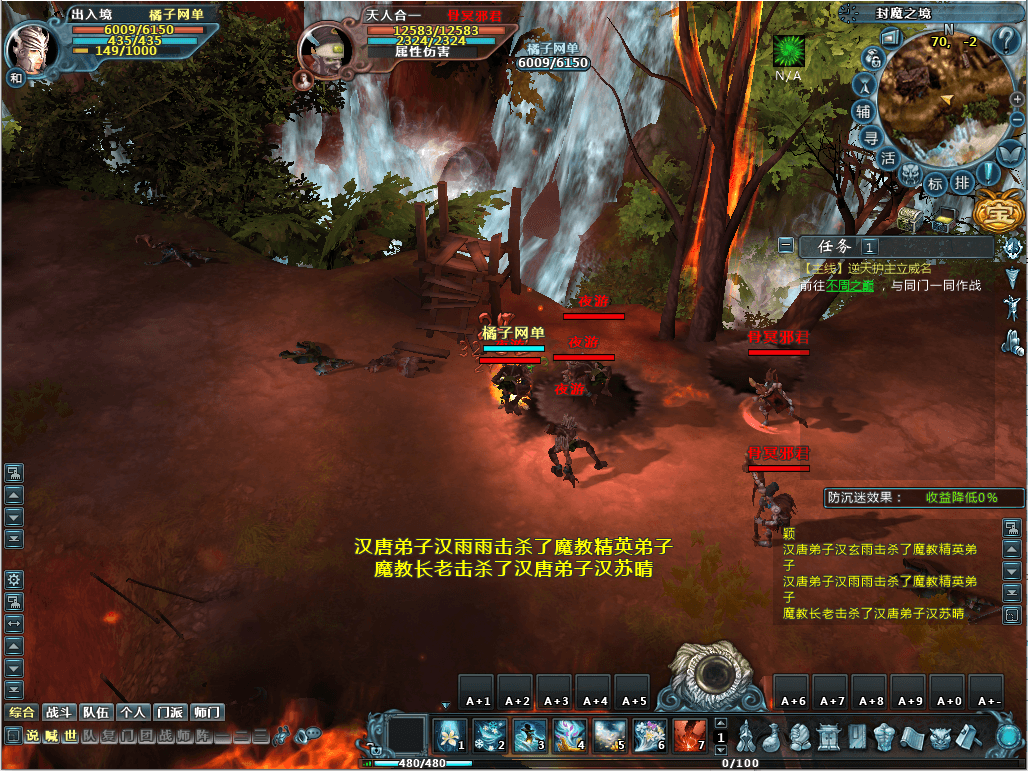
Task: Choose the 世 world chat channel
Action: pyautogui.click(x=70, y=736)
